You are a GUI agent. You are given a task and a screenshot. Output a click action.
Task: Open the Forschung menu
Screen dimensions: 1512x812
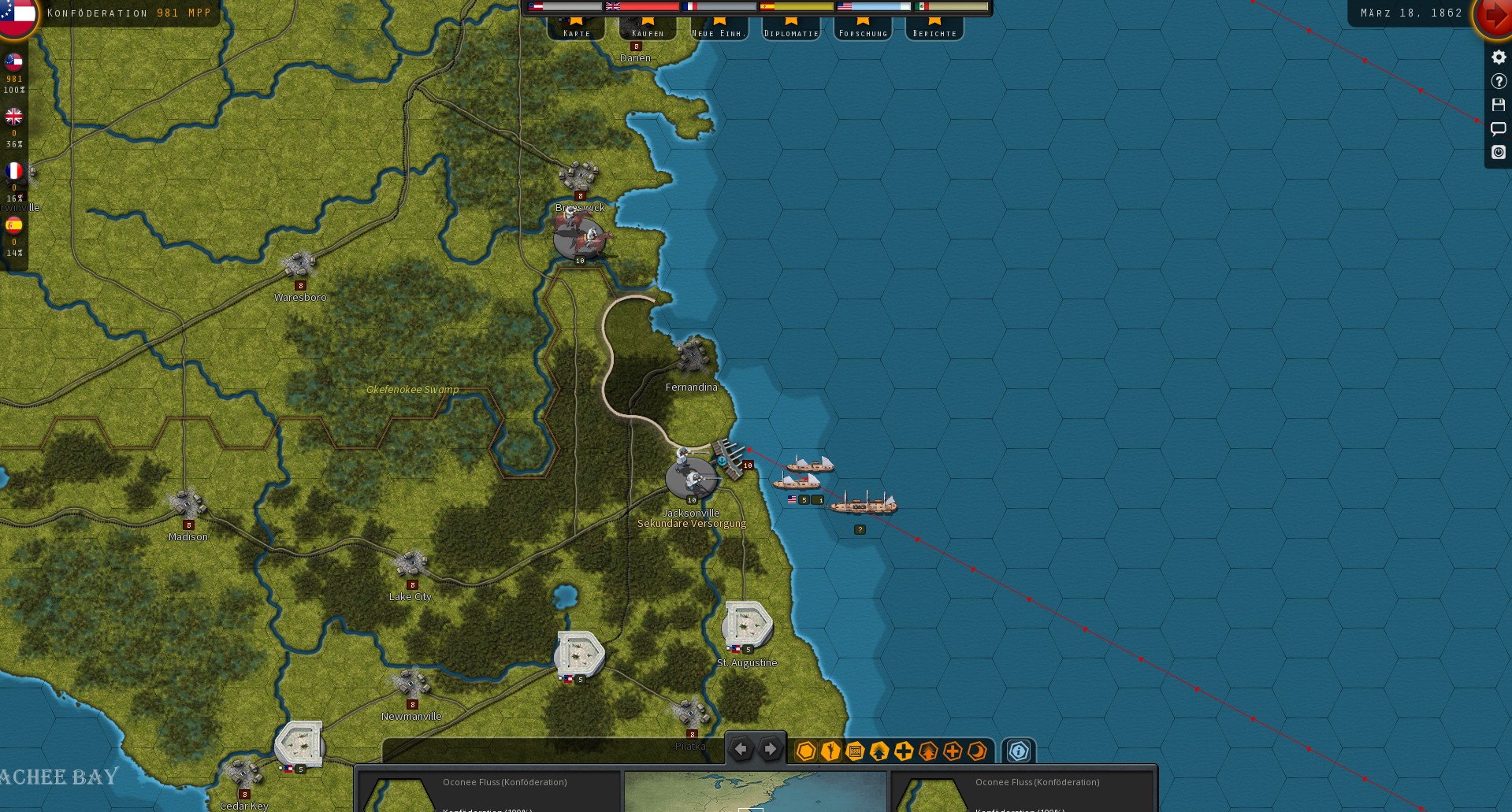click(862, 32)
